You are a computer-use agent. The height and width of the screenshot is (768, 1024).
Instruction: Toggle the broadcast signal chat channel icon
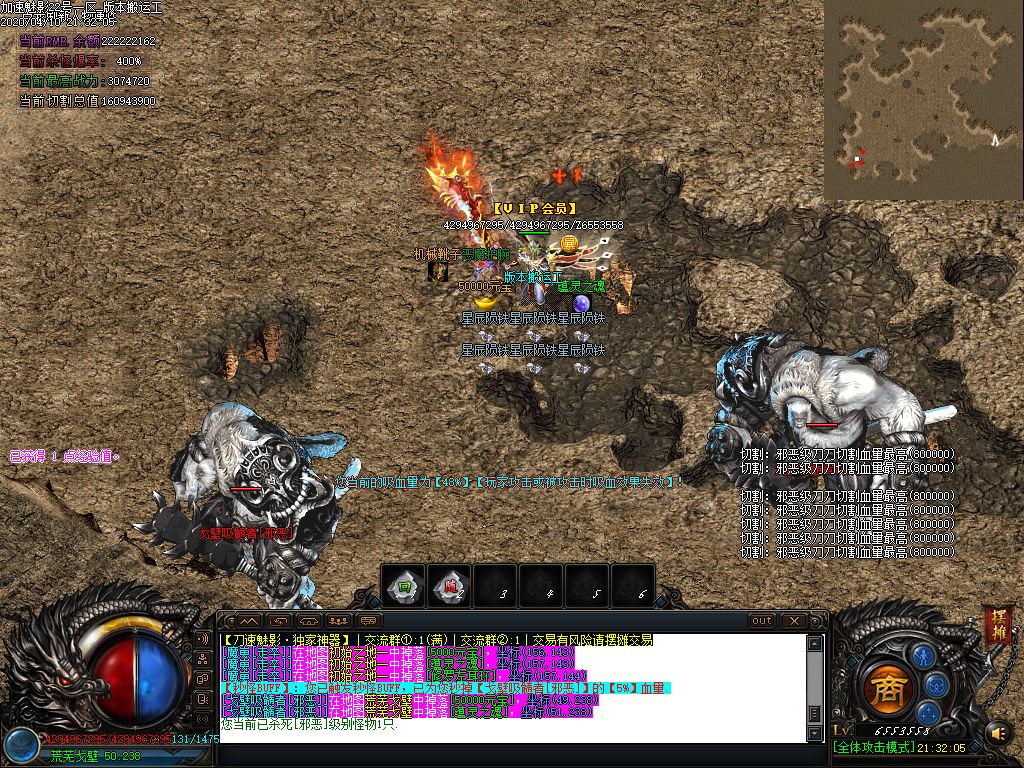pos(203,638)
